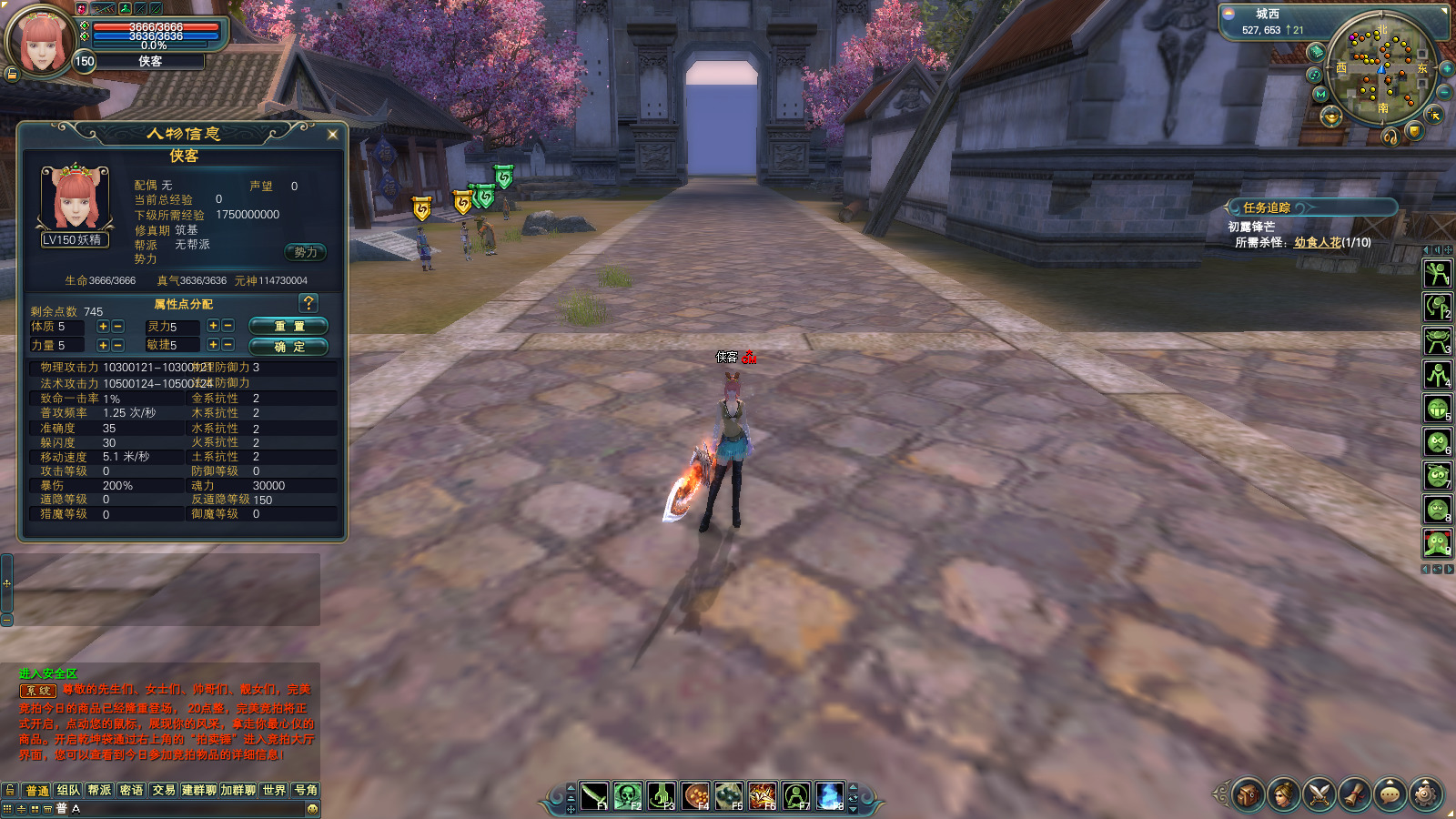Add a point to 敏捷 agility
The width and height of the screenshot is (1456, 819).
tap(212, 345)
